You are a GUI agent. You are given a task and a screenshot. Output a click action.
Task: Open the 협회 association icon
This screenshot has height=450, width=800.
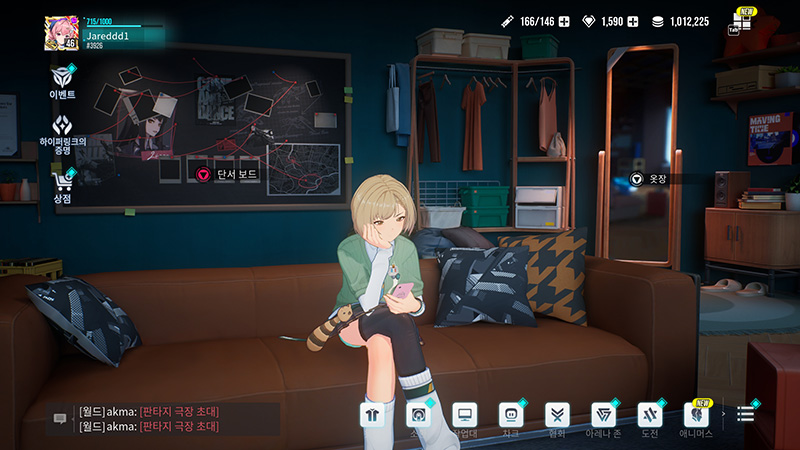556,414
